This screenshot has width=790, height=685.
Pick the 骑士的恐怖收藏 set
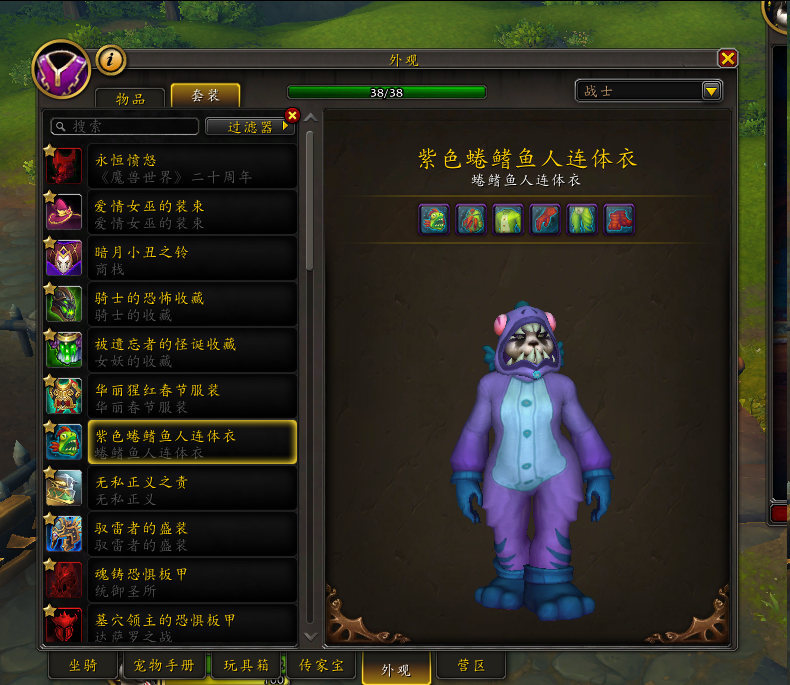(x=170, y=304)
